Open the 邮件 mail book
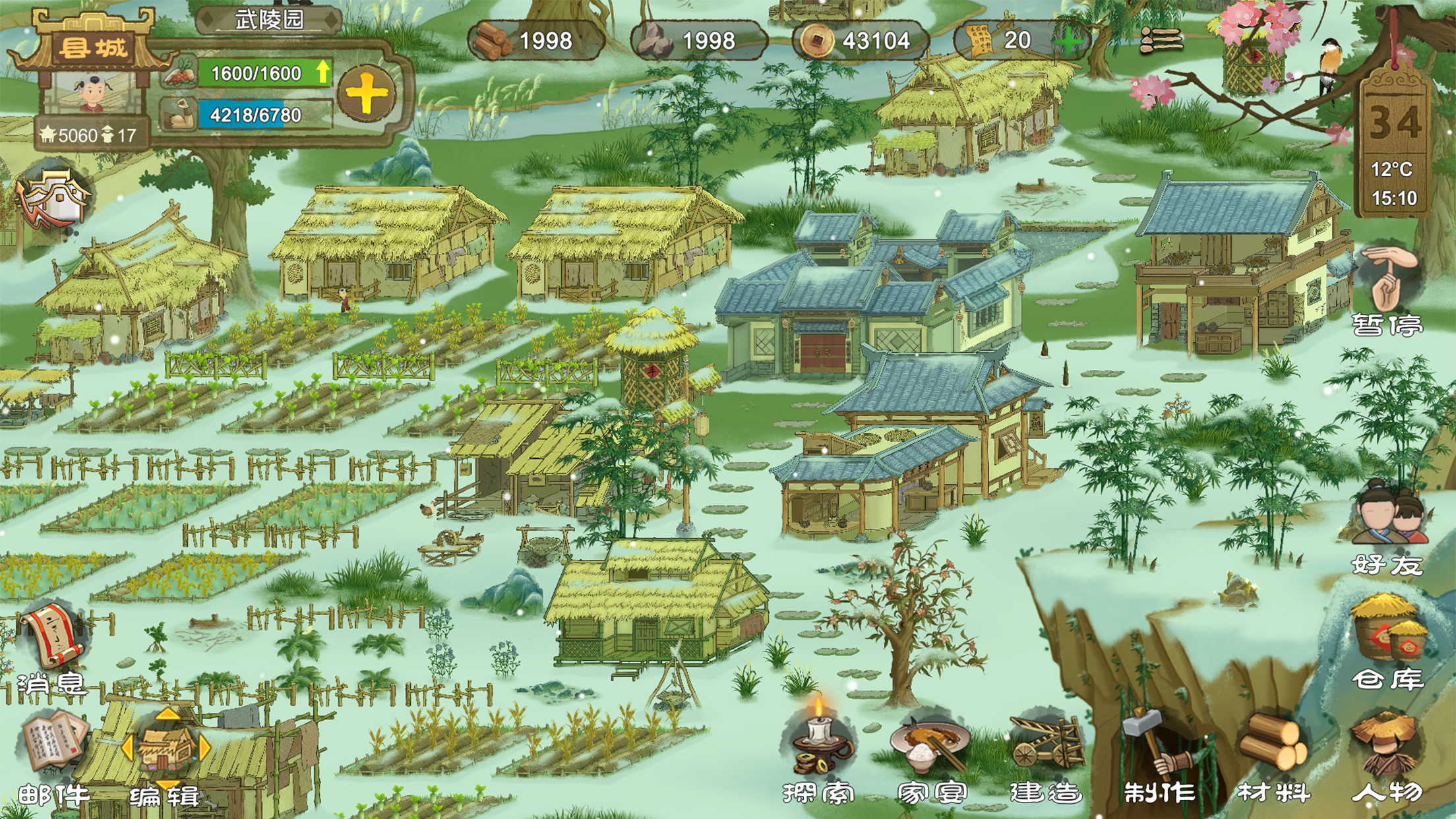The height and width of the screenshot is (819, 1456). click(x=53, y=755)
